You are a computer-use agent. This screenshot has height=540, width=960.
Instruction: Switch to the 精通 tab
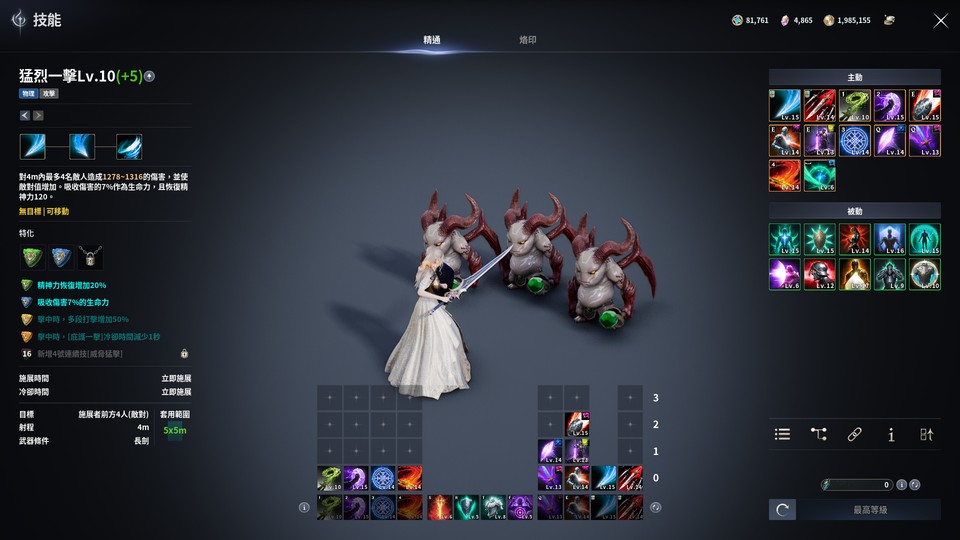pyautogui.click(x=432, y=40)
